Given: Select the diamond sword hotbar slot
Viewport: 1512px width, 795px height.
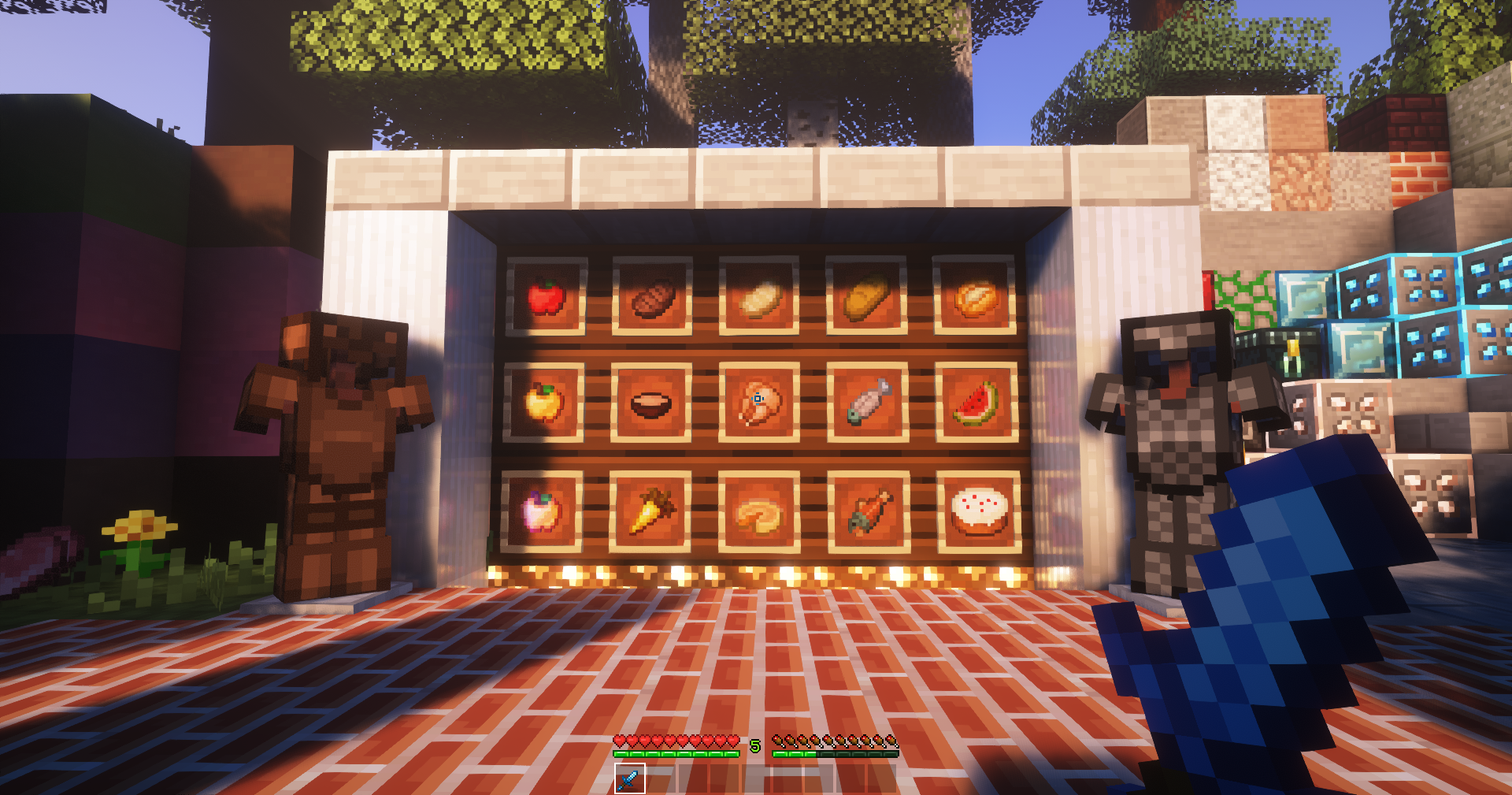Looking at the screenshot, I should [x=629, y=778].
